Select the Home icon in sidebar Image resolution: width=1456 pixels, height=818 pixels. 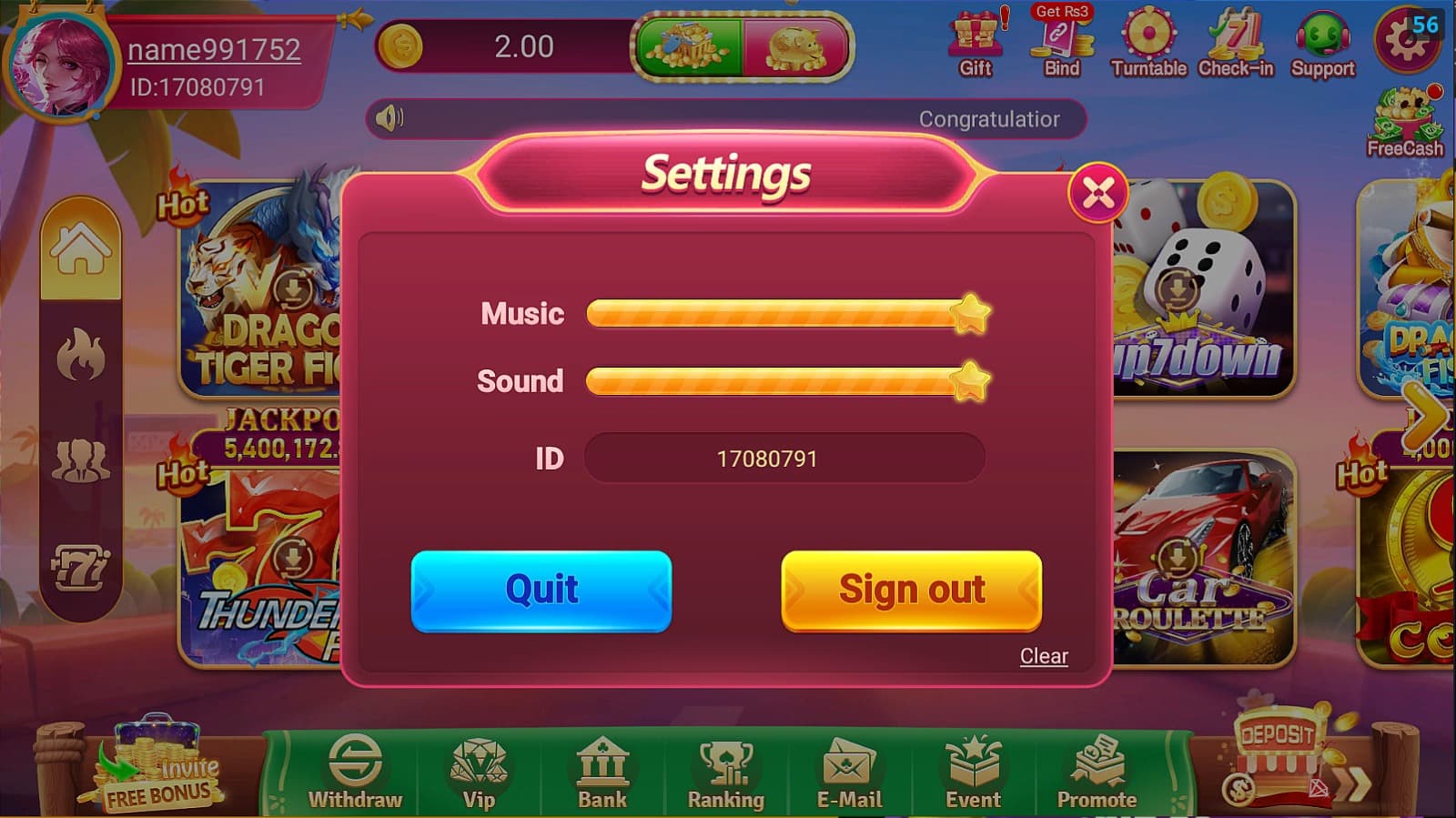[83, 246]
